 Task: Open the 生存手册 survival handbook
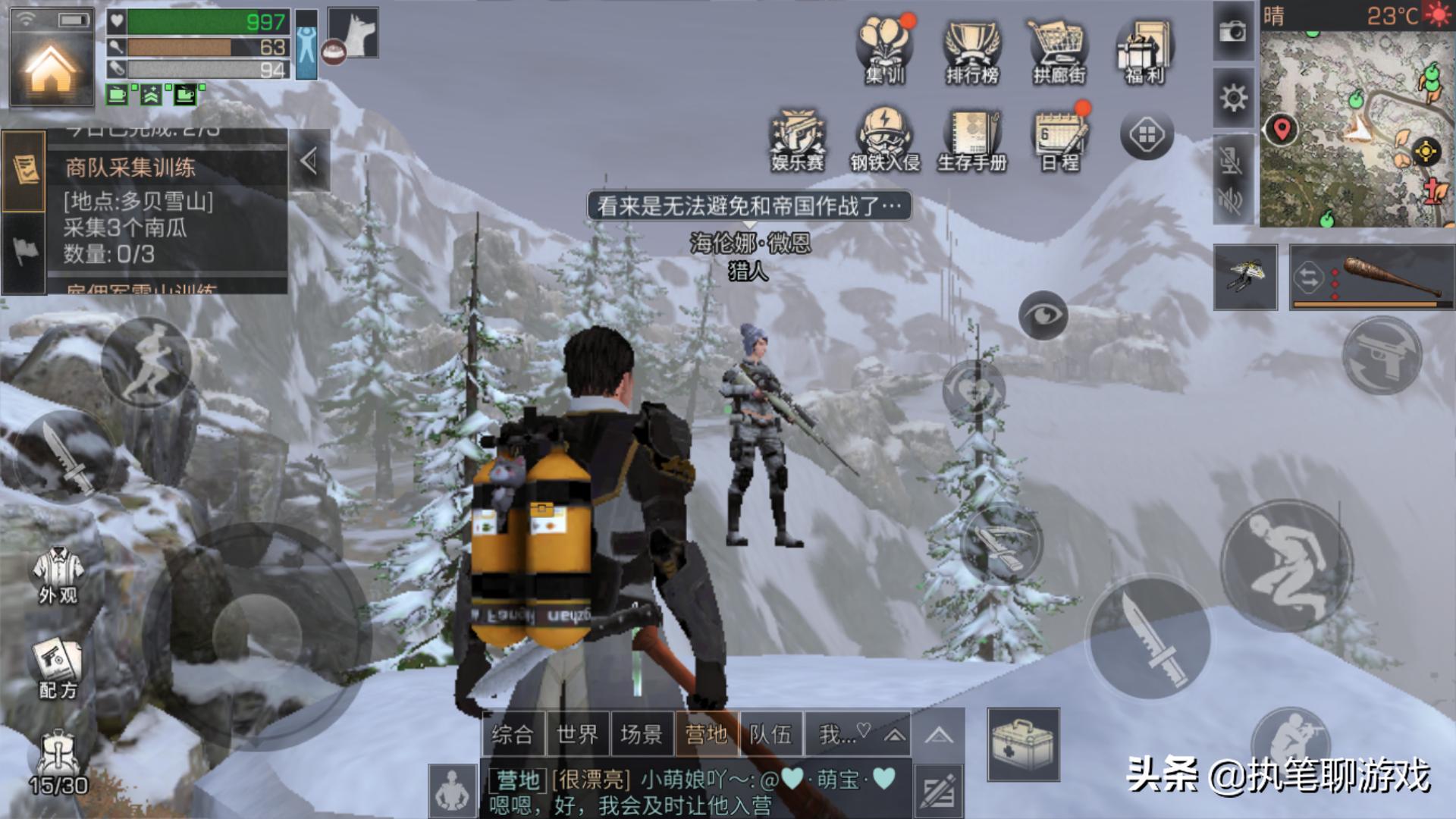[x=972, y=140]
